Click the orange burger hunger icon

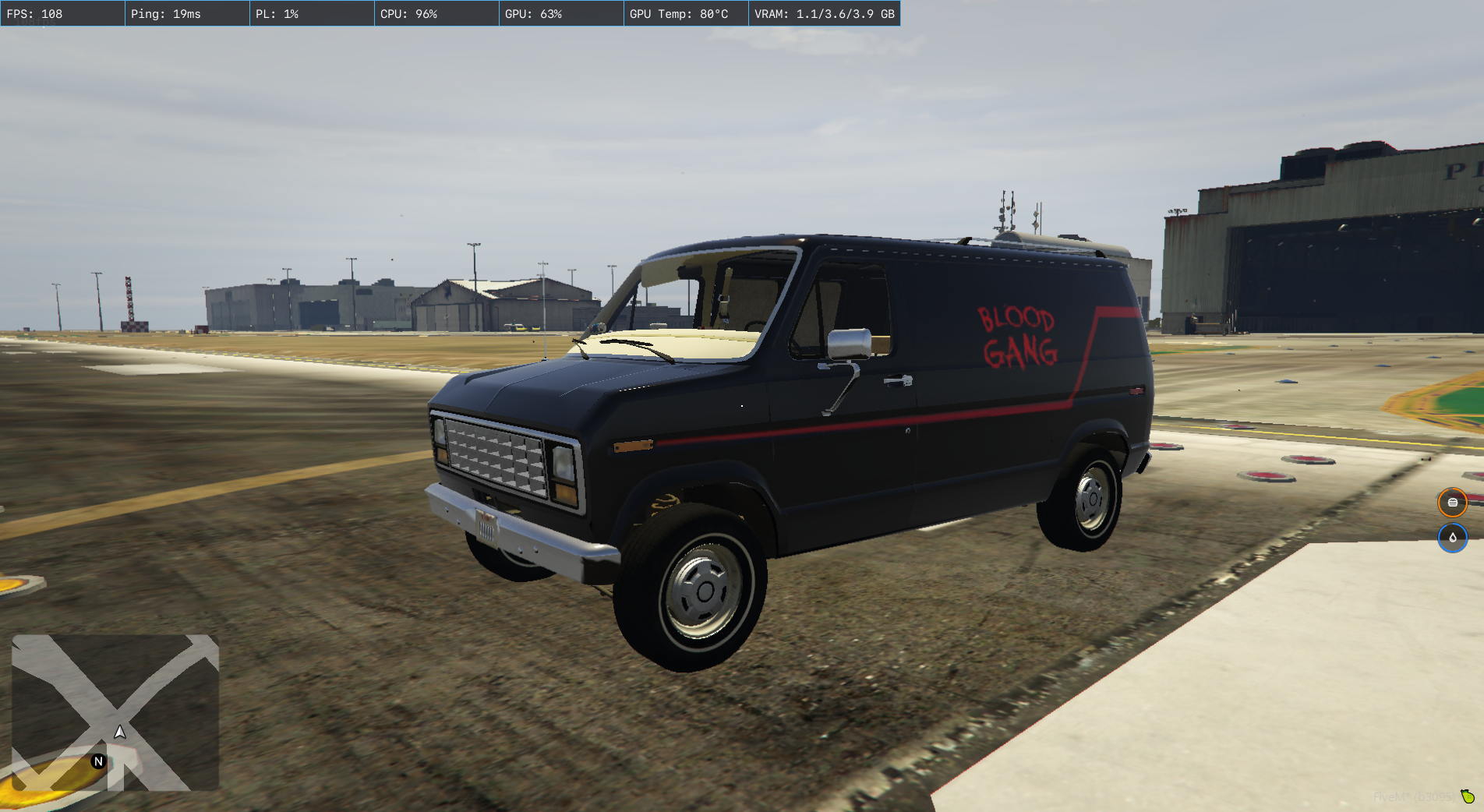pyautogui.click(x=1452, y=503)
